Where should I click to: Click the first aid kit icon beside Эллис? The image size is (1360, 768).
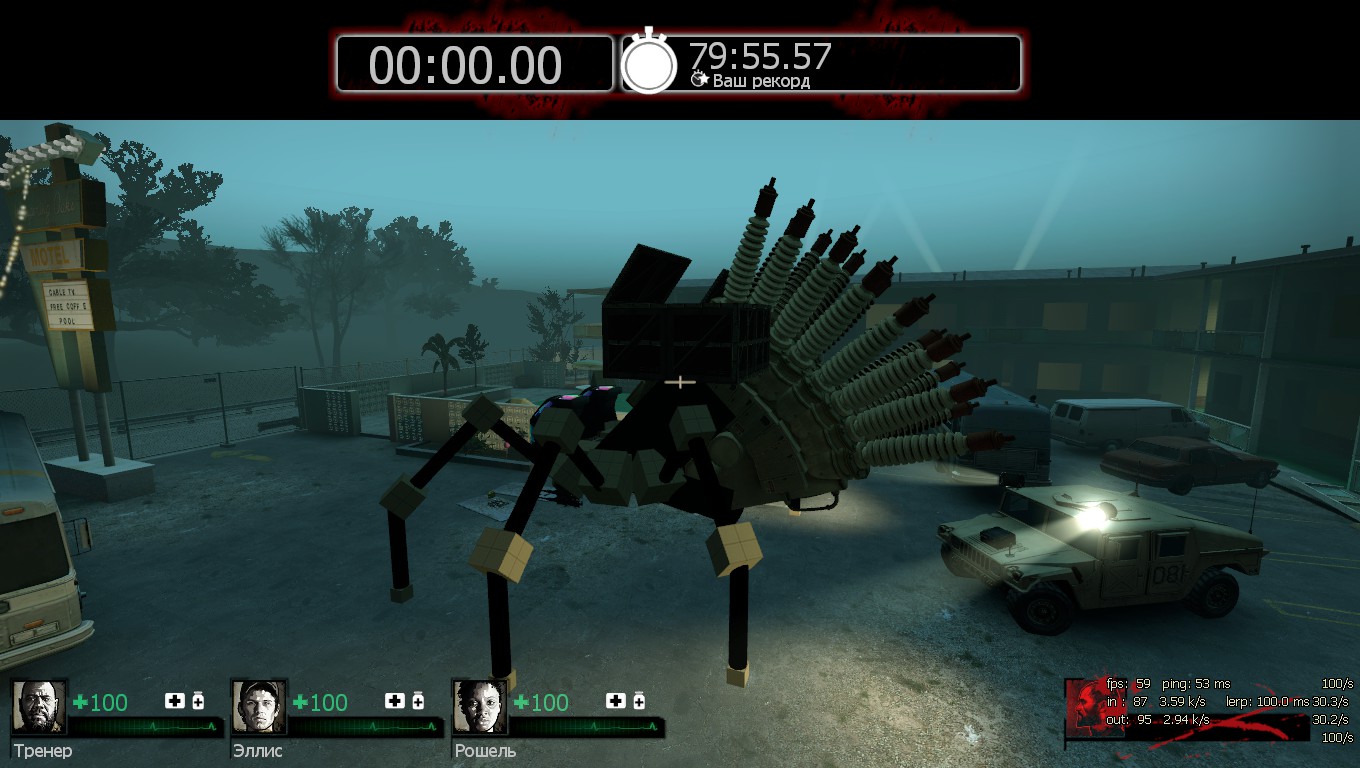(395, 701)
